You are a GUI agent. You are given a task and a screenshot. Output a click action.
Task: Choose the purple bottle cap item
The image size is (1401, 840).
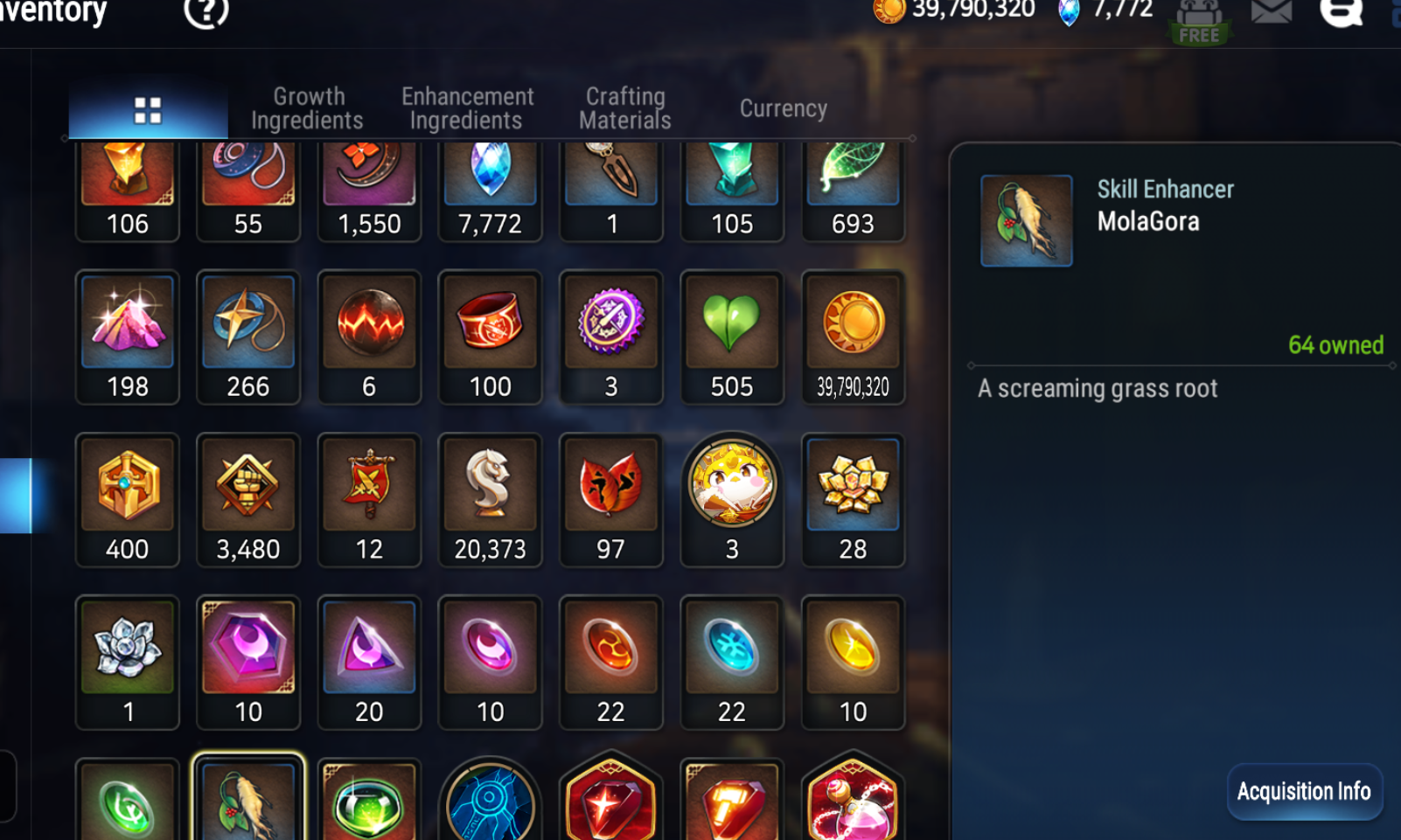610,337
